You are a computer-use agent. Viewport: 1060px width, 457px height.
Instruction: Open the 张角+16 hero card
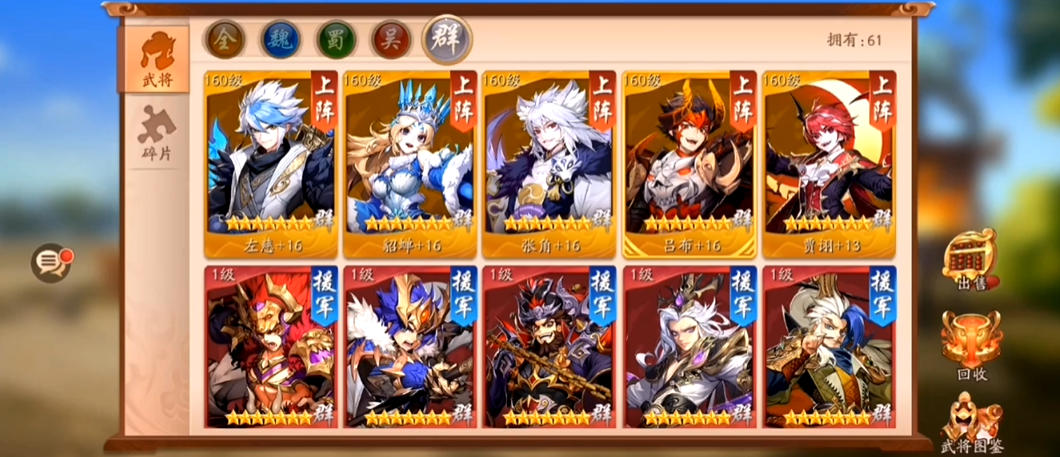pyautogui.click(x=549, y=163)
